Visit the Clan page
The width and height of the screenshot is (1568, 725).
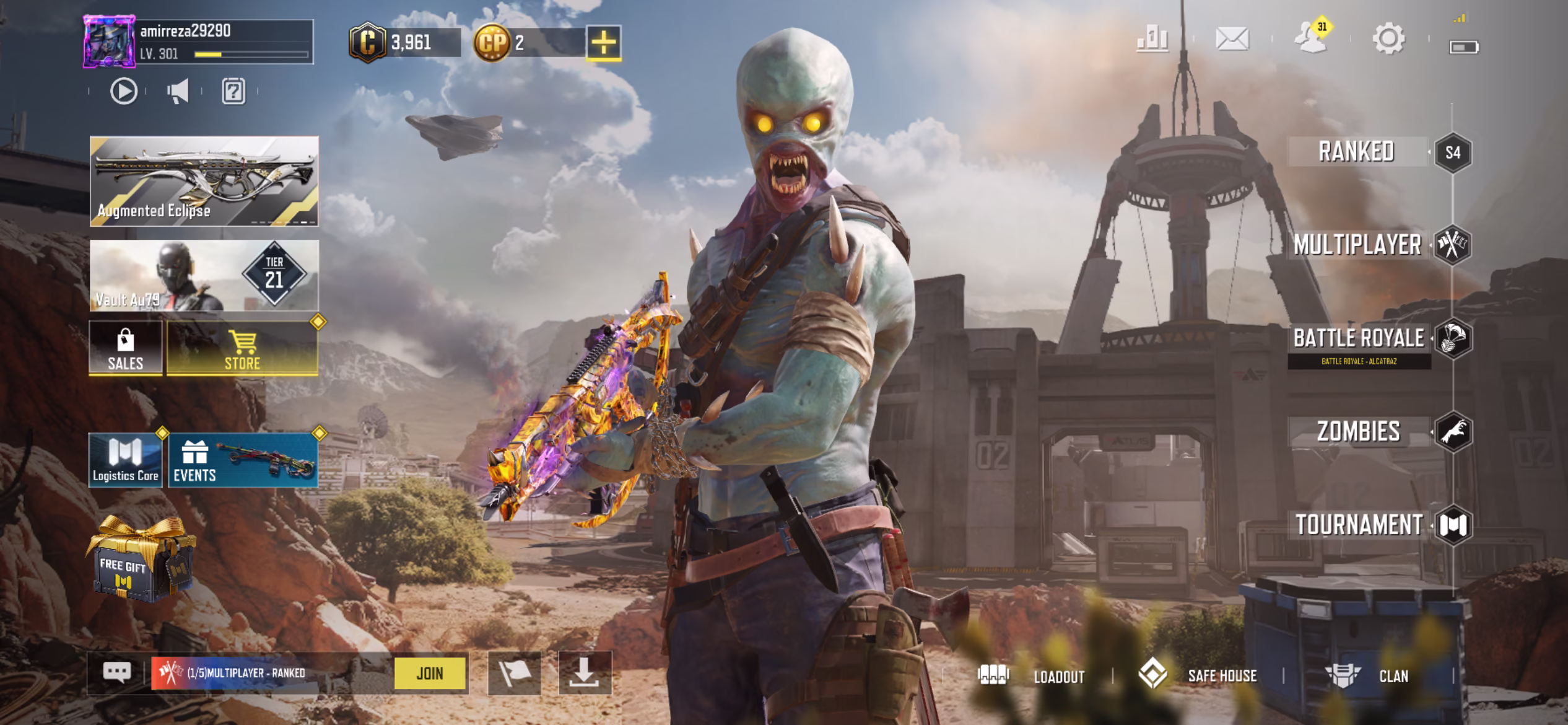point(1367,675)
